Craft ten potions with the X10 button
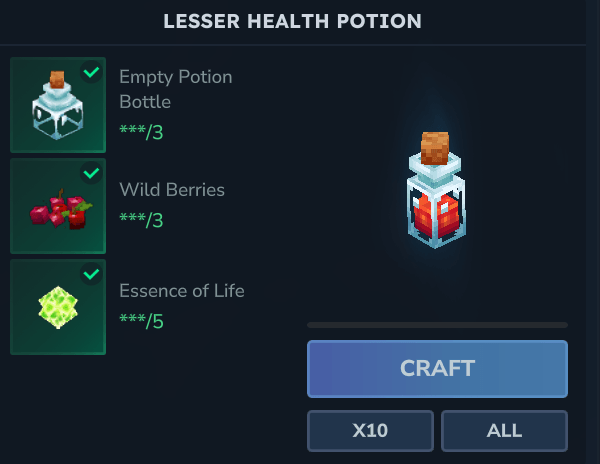The height and width of the screenshot is (464, 600). [x=370, y=431]
